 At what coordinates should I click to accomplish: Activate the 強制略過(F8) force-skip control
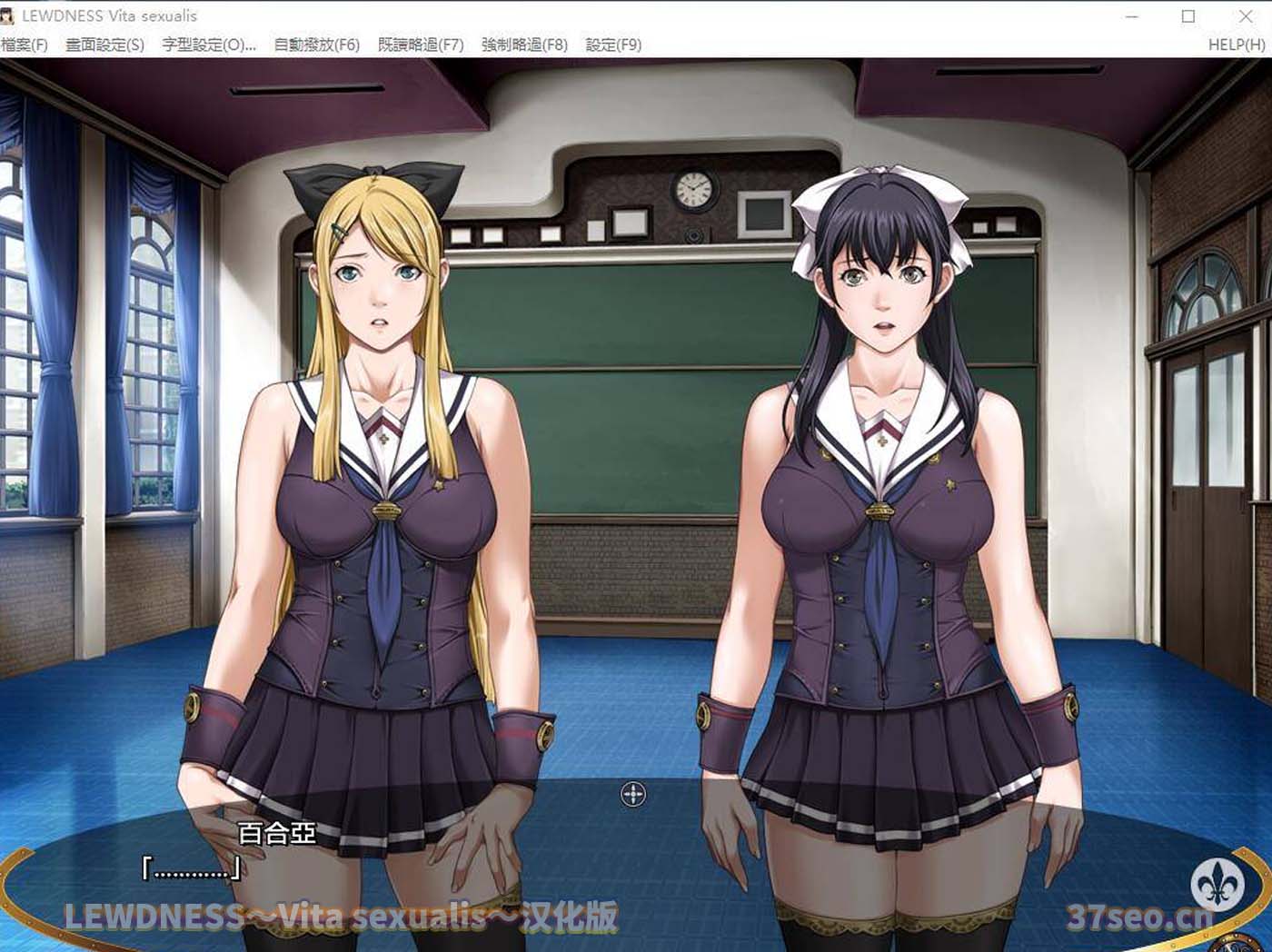(x=522, y=45)
